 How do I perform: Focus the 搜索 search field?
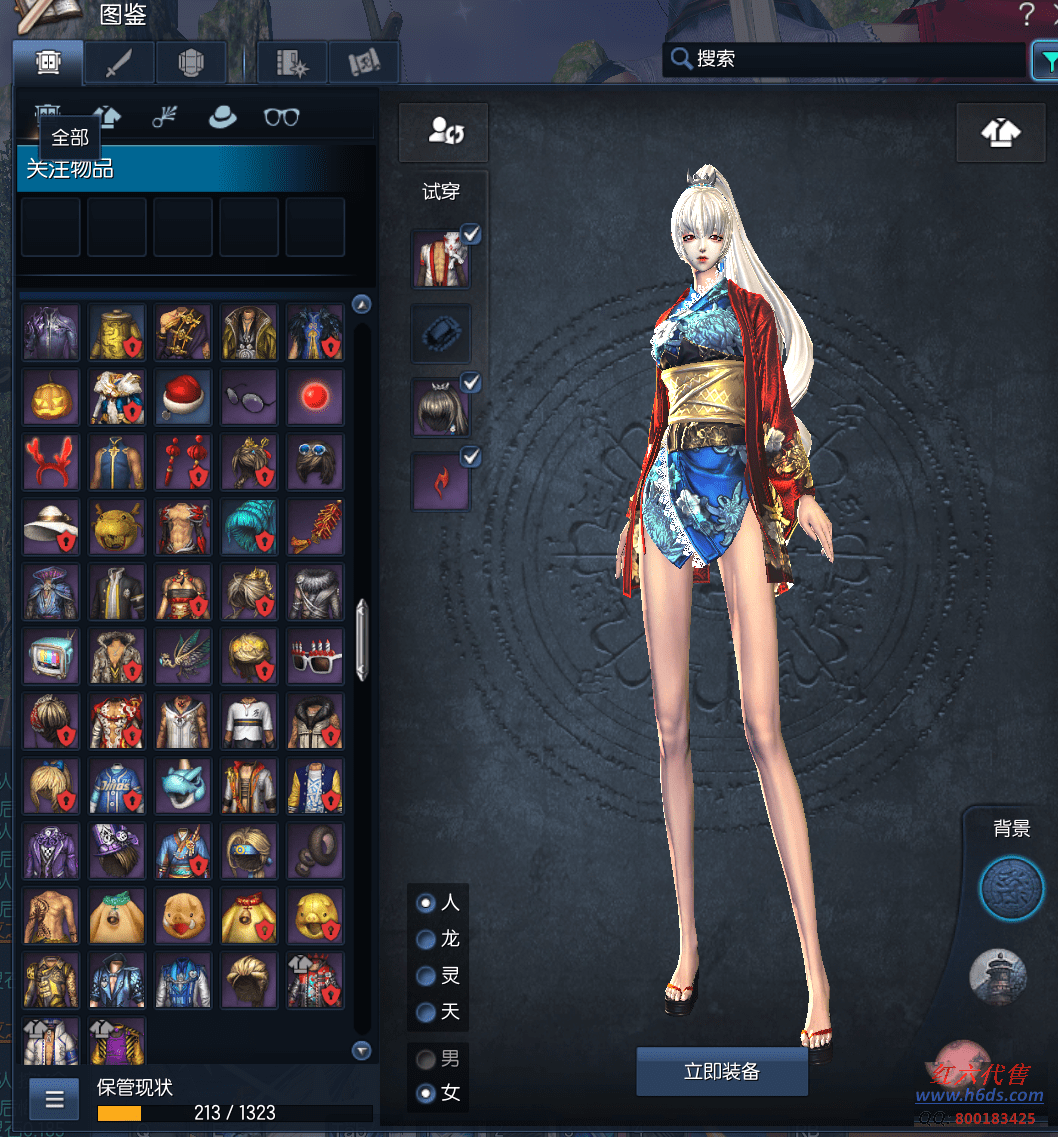pos(850,59)
